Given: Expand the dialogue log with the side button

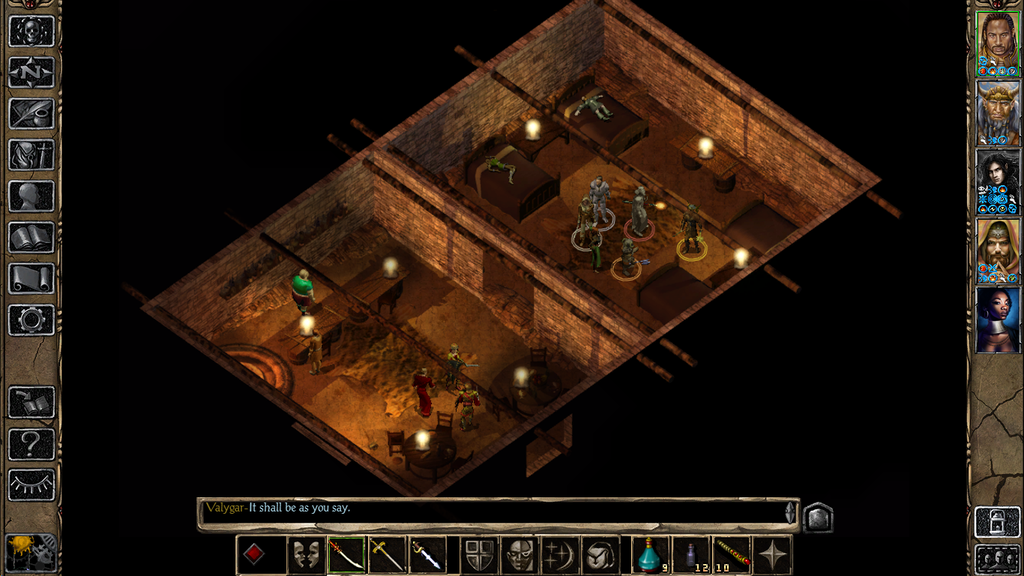Looking at the screenshot, I should (x=817, y=516).
